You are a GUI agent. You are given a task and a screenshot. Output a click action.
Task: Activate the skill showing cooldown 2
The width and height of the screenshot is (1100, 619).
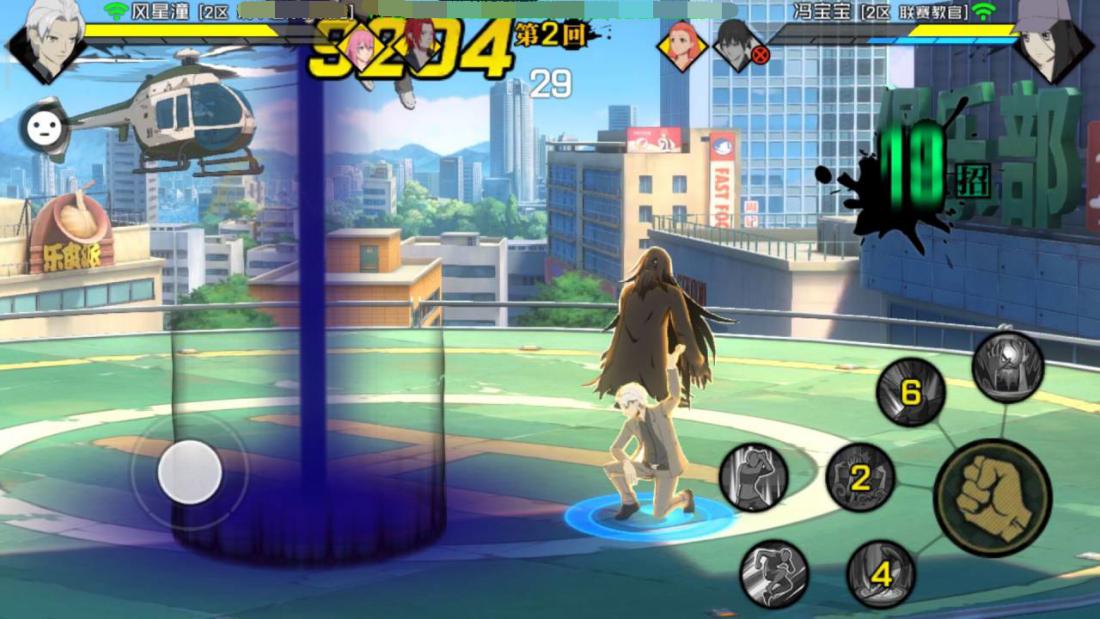[860, 478]
